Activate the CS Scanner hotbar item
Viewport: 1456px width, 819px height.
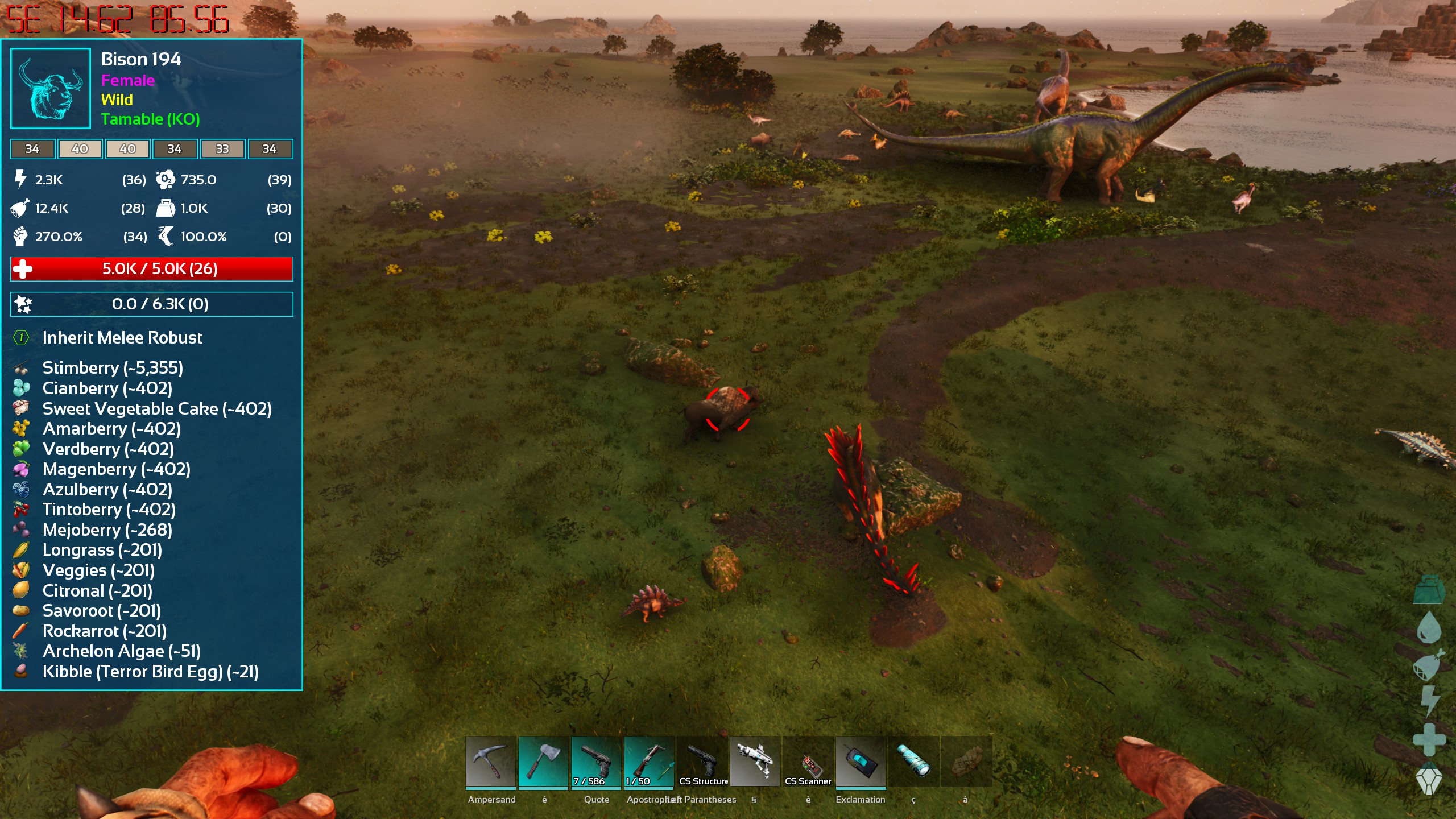(808, 761)
